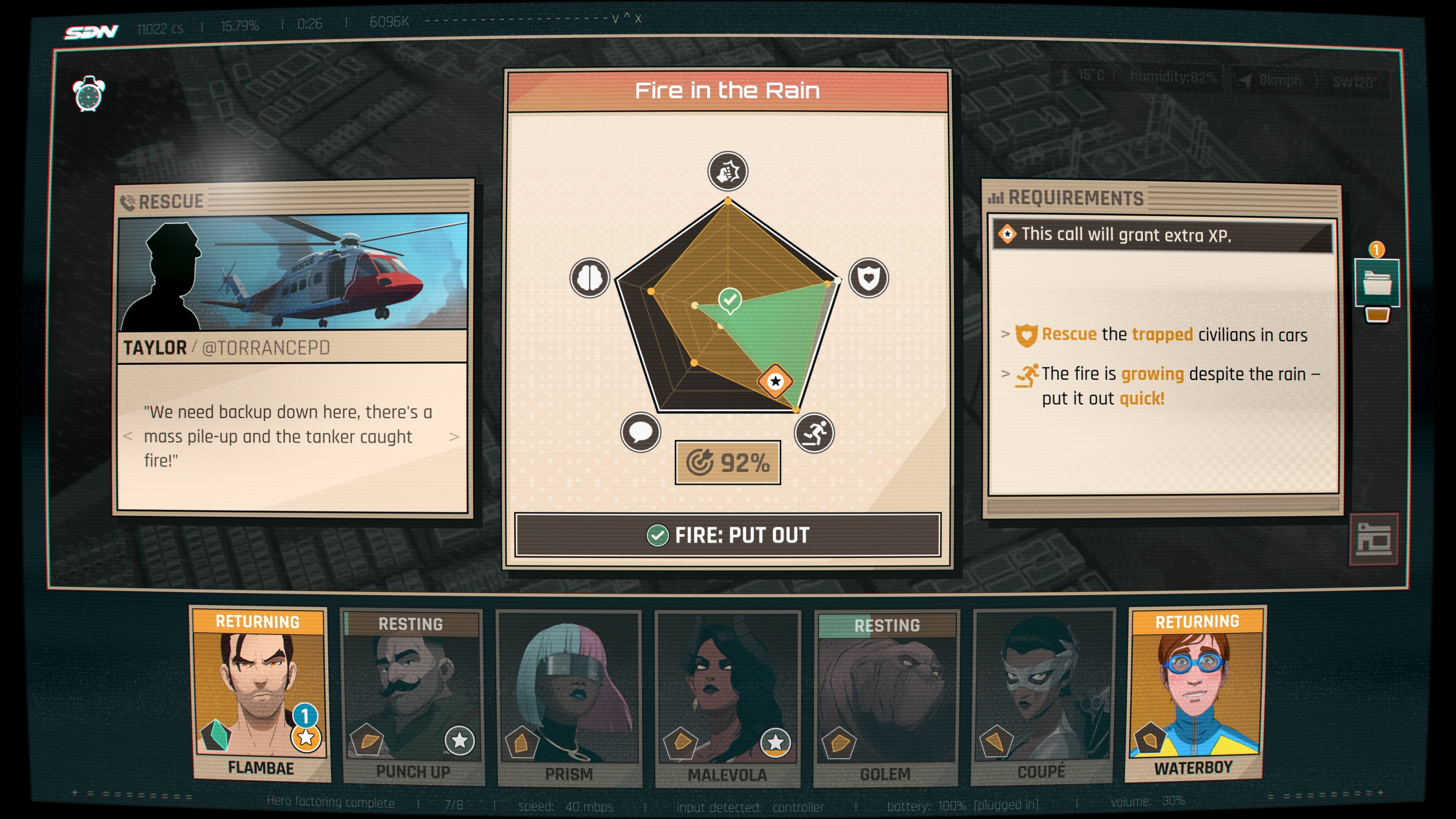Open the building map icon button
1456x819 pixels.
pos(1373,539)
